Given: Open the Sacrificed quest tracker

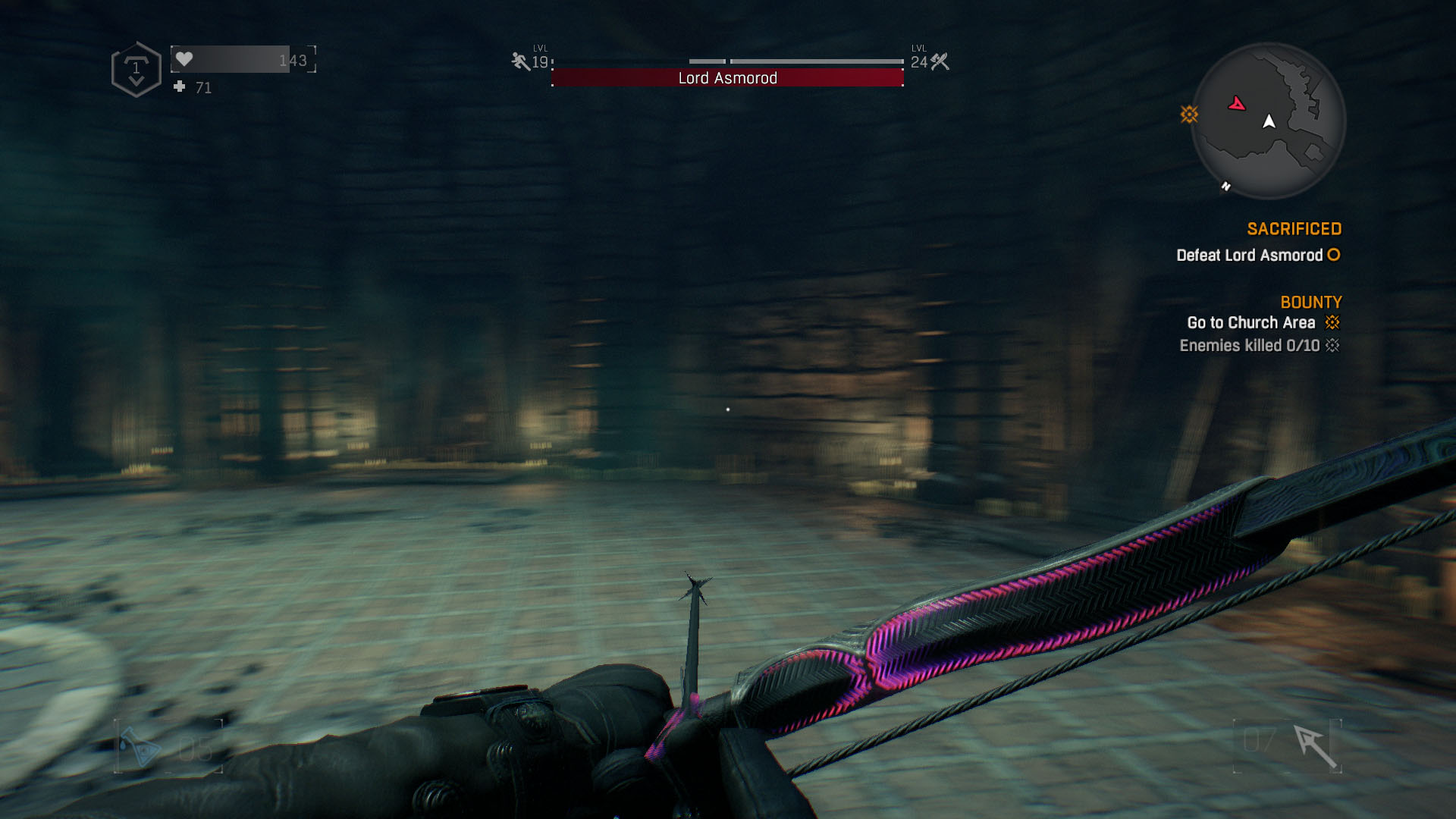Looking at the screenshot, I should (x=1294, y=229).
